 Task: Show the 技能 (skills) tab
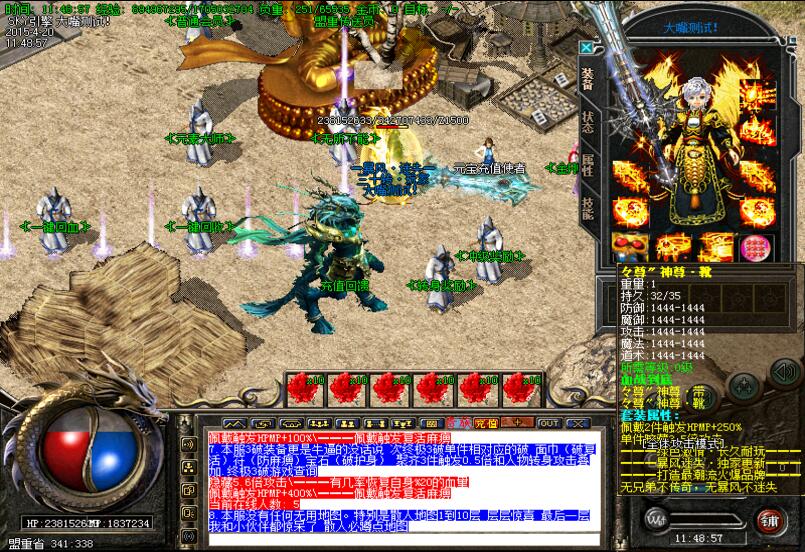[588, 212]
